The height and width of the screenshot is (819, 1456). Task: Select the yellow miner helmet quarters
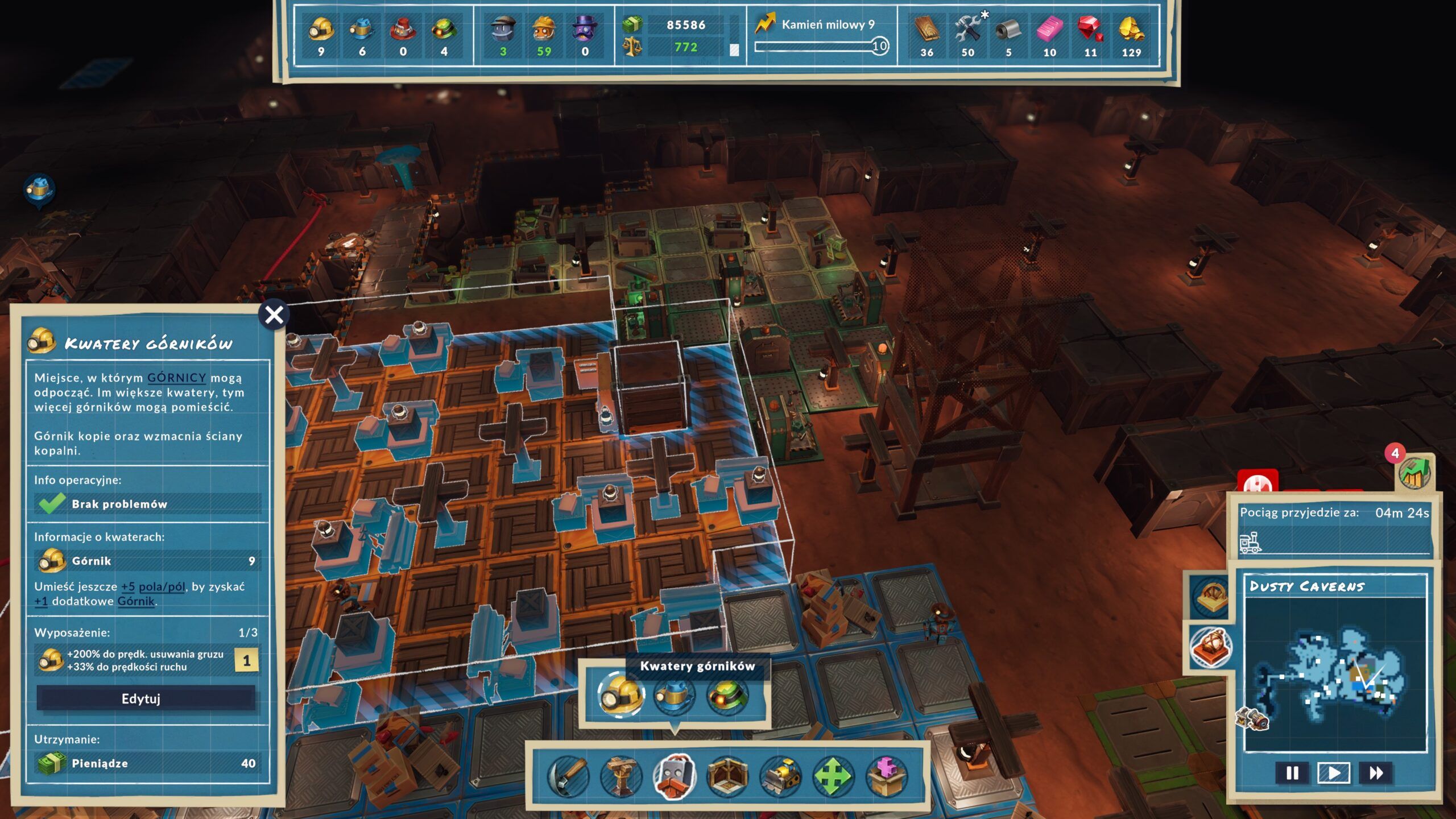tap(621, 694)
